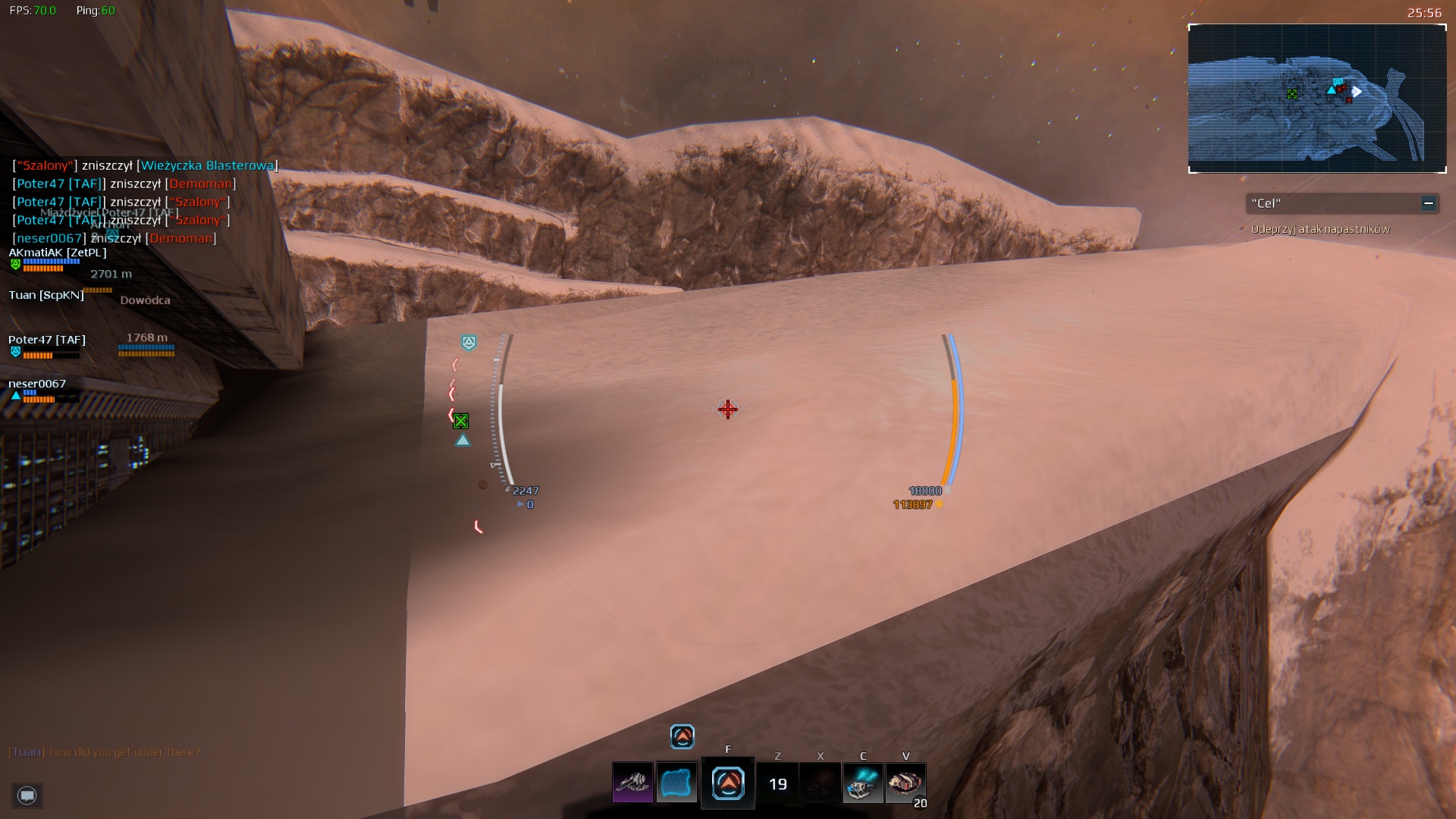Select squad member neser0067
Viewport: 1456px width, 819px height.
pyautogui.click(x=37, y=384)
